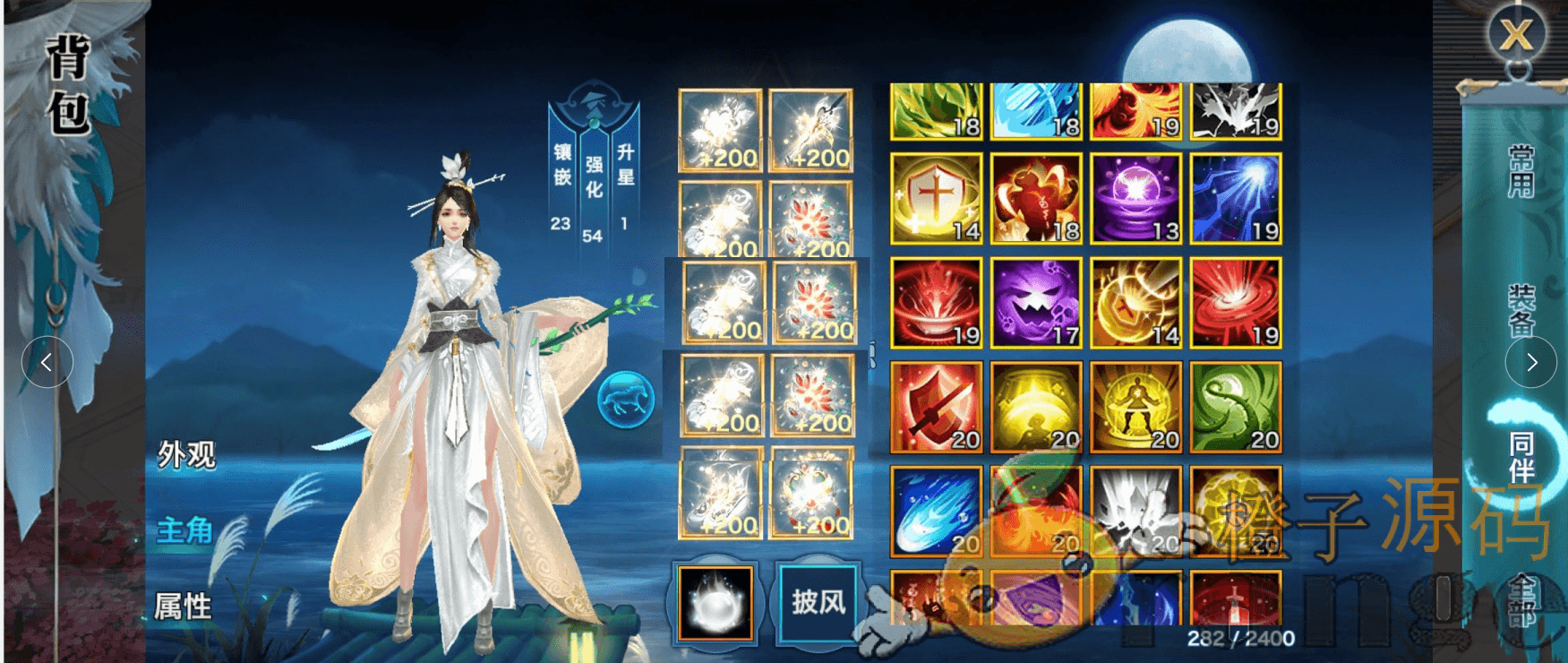Click the left arrow navigation button
The width and height of the screenshot is (1568, 663).
point(47,362)
